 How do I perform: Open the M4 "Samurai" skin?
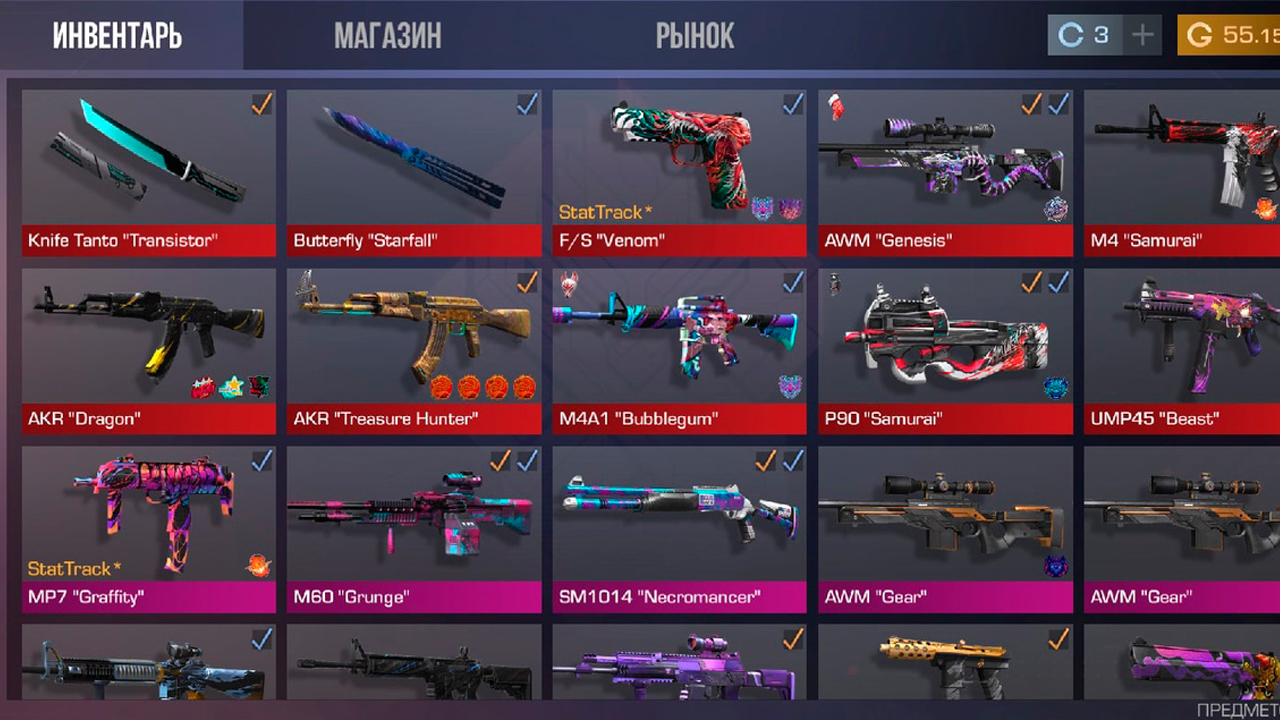1182,172
